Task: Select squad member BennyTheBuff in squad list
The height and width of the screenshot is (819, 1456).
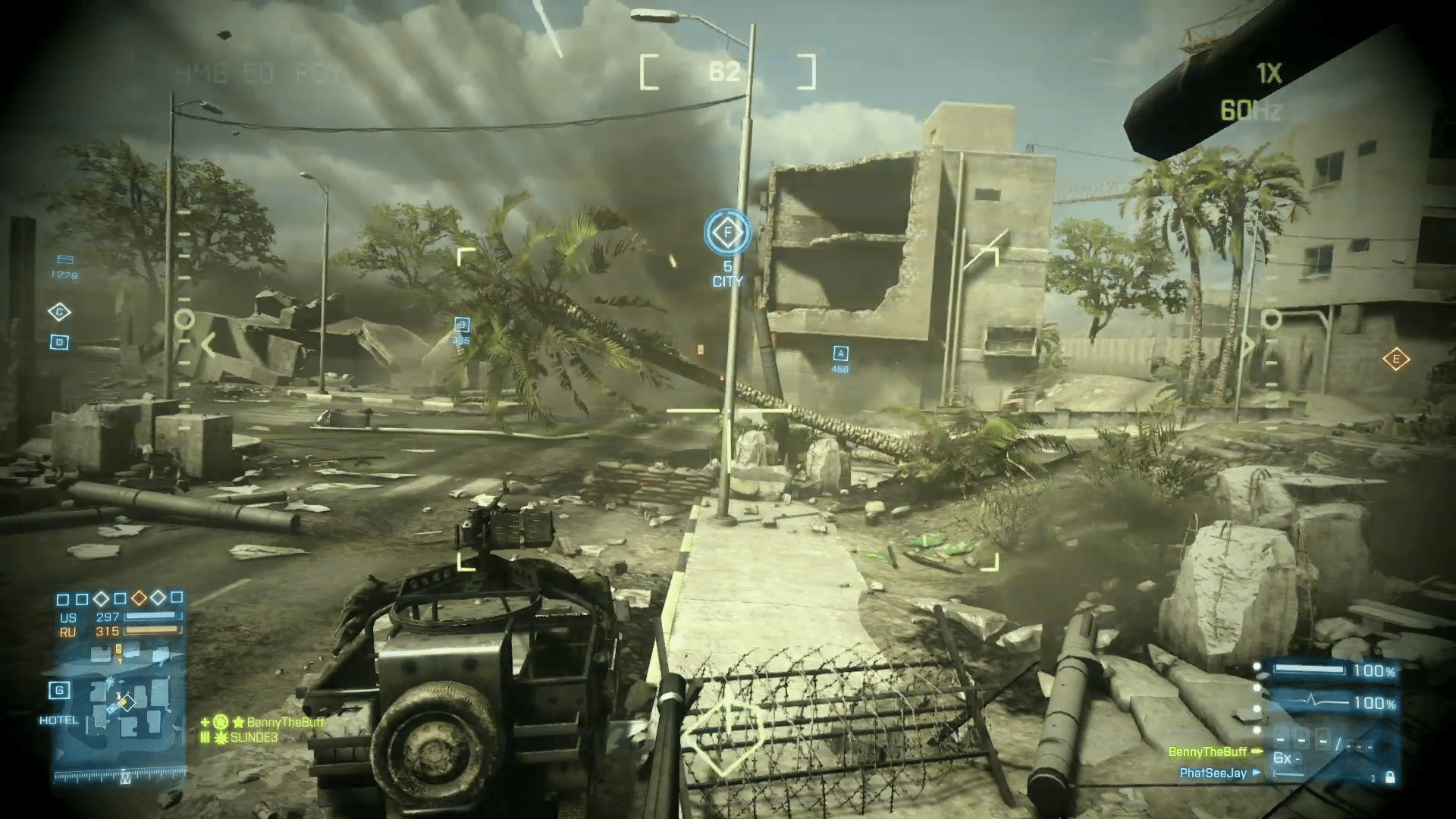Action: point(285,723)
